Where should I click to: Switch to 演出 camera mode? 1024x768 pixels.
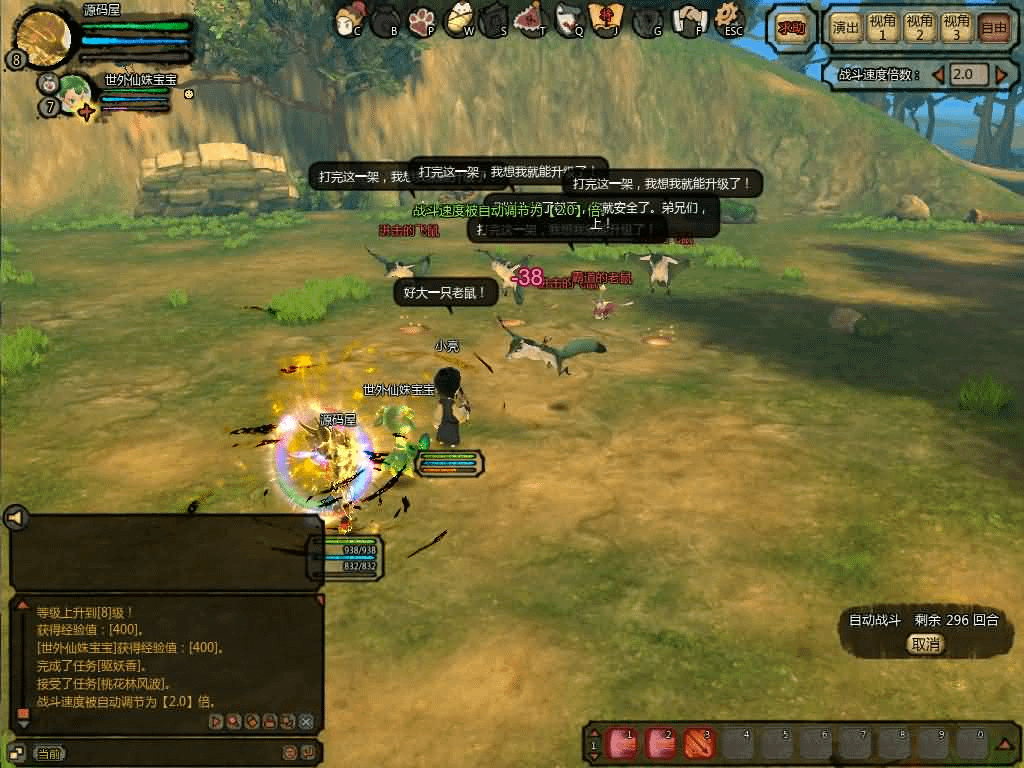[x=847, y=28]
